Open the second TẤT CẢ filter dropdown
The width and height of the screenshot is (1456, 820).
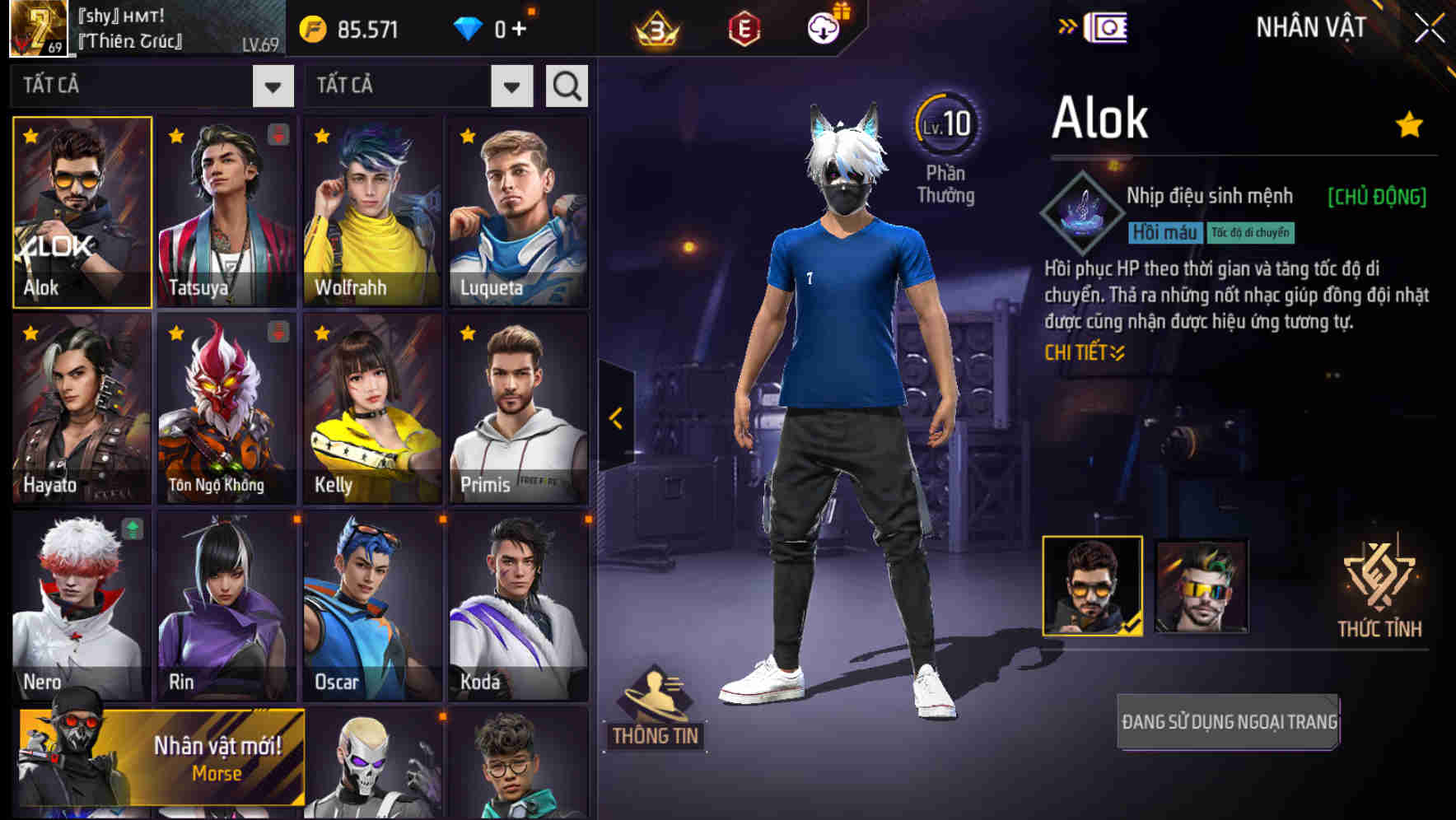(x=418, y=86)
